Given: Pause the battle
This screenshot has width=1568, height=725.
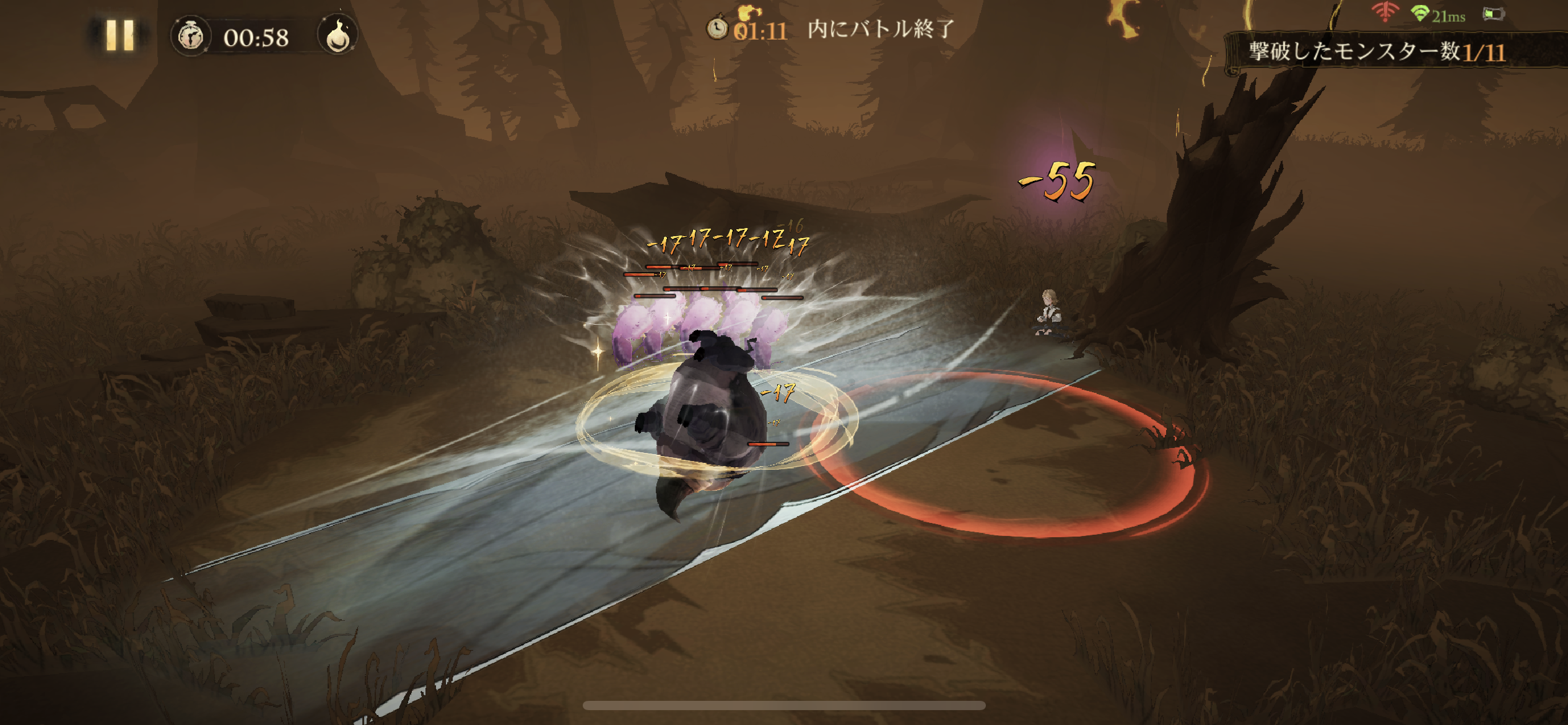Looking at the screenshot, I should click(x=120, y=35).
